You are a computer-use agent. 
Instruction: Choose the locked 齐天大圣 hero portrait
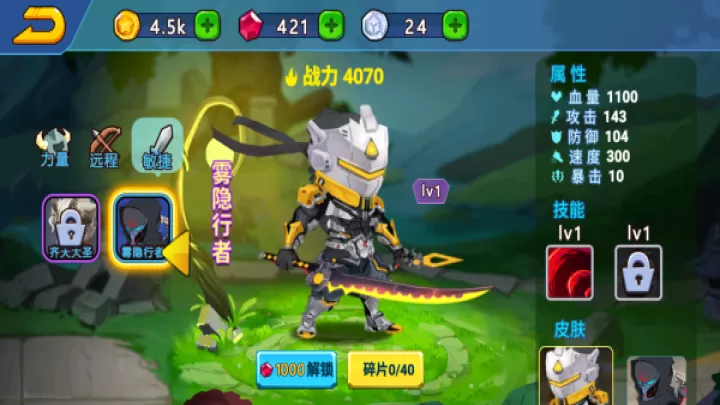click(x=70, y=228)
